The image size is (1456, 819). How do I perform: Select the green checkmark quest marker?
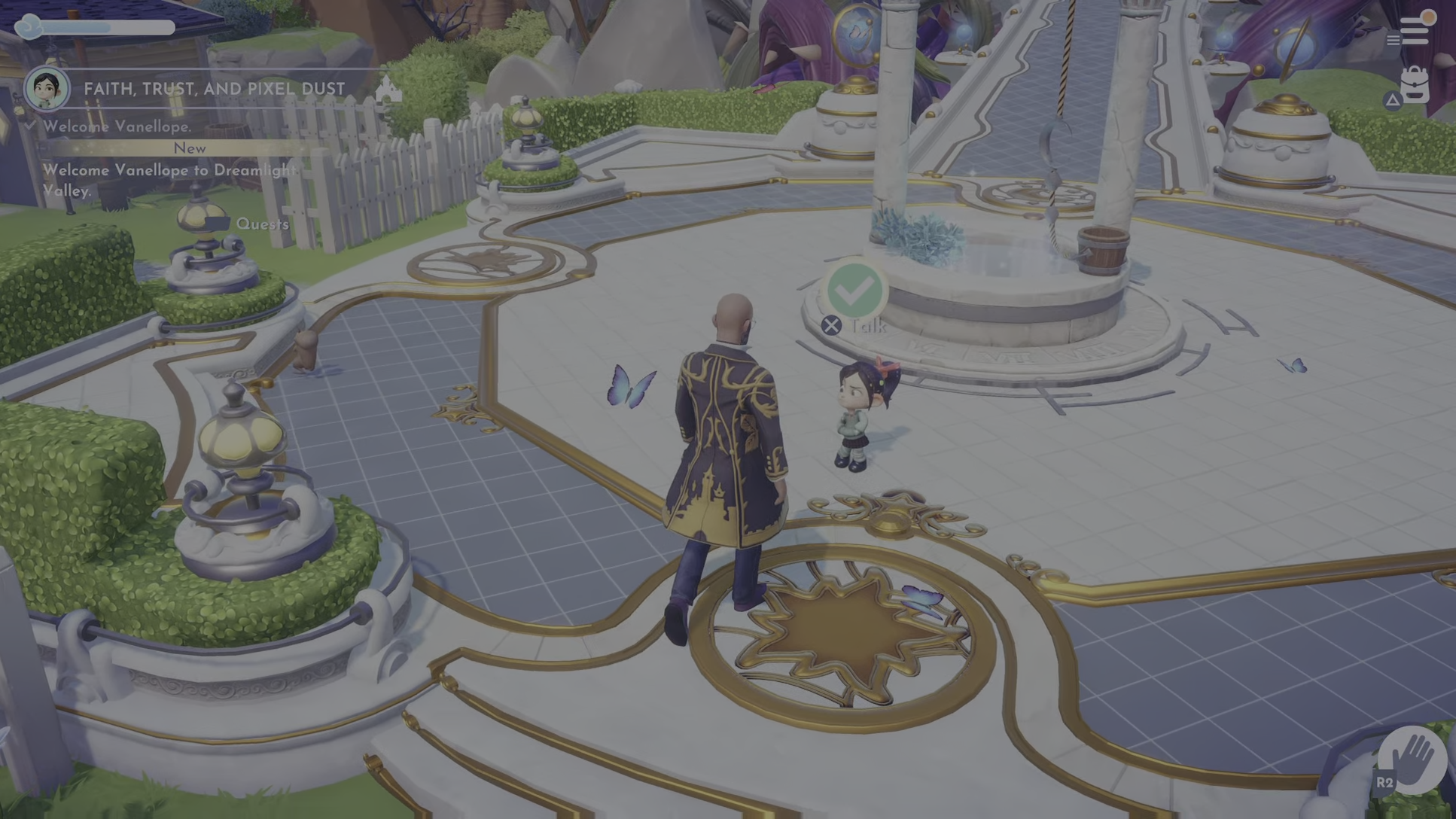855,289
